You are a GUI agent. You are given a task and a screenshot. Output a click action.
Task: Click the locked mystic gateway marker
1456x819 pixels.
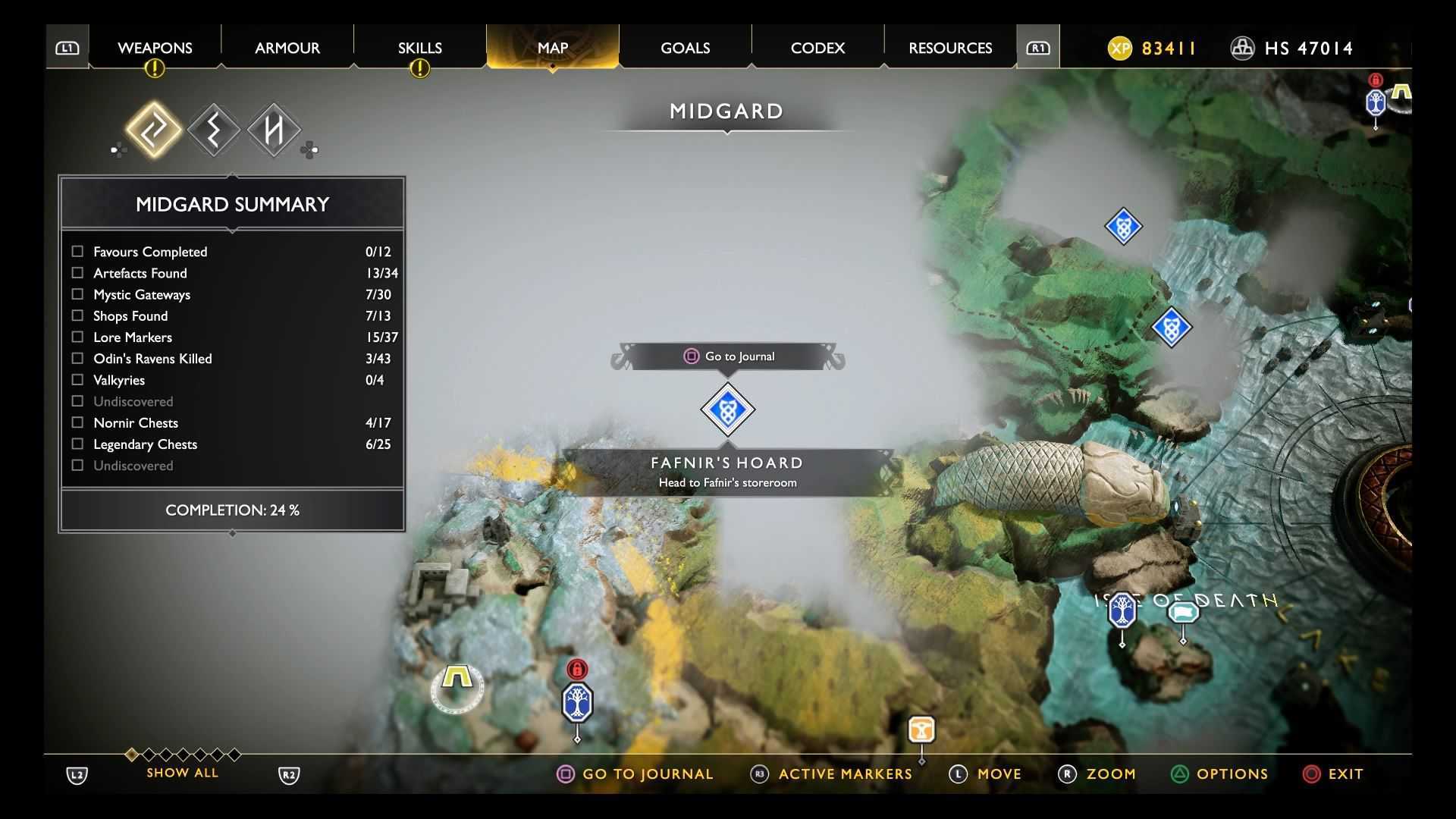point(577,701)
